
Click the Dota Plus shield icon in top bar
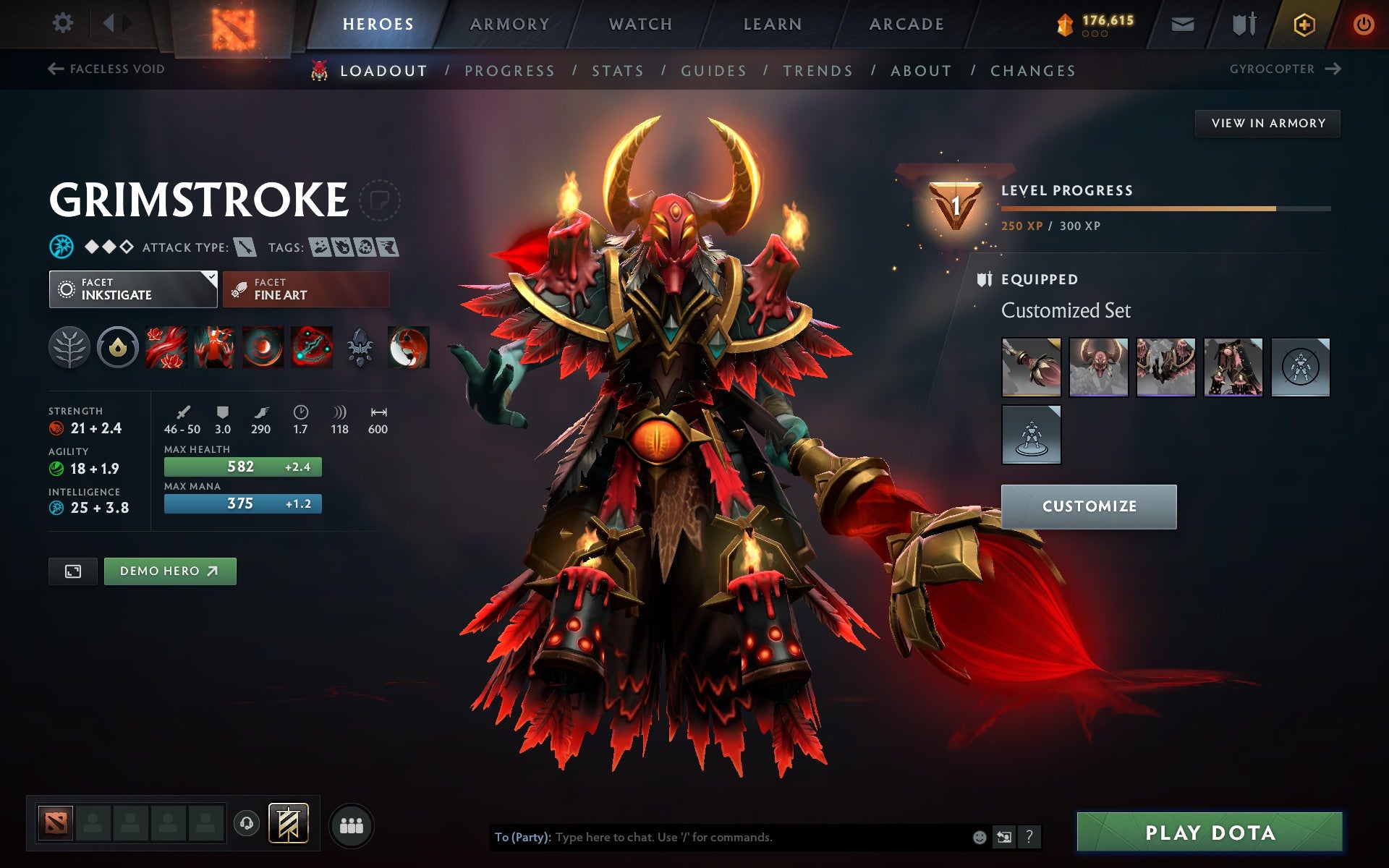pyautogui.click(x=1304, y=22)
